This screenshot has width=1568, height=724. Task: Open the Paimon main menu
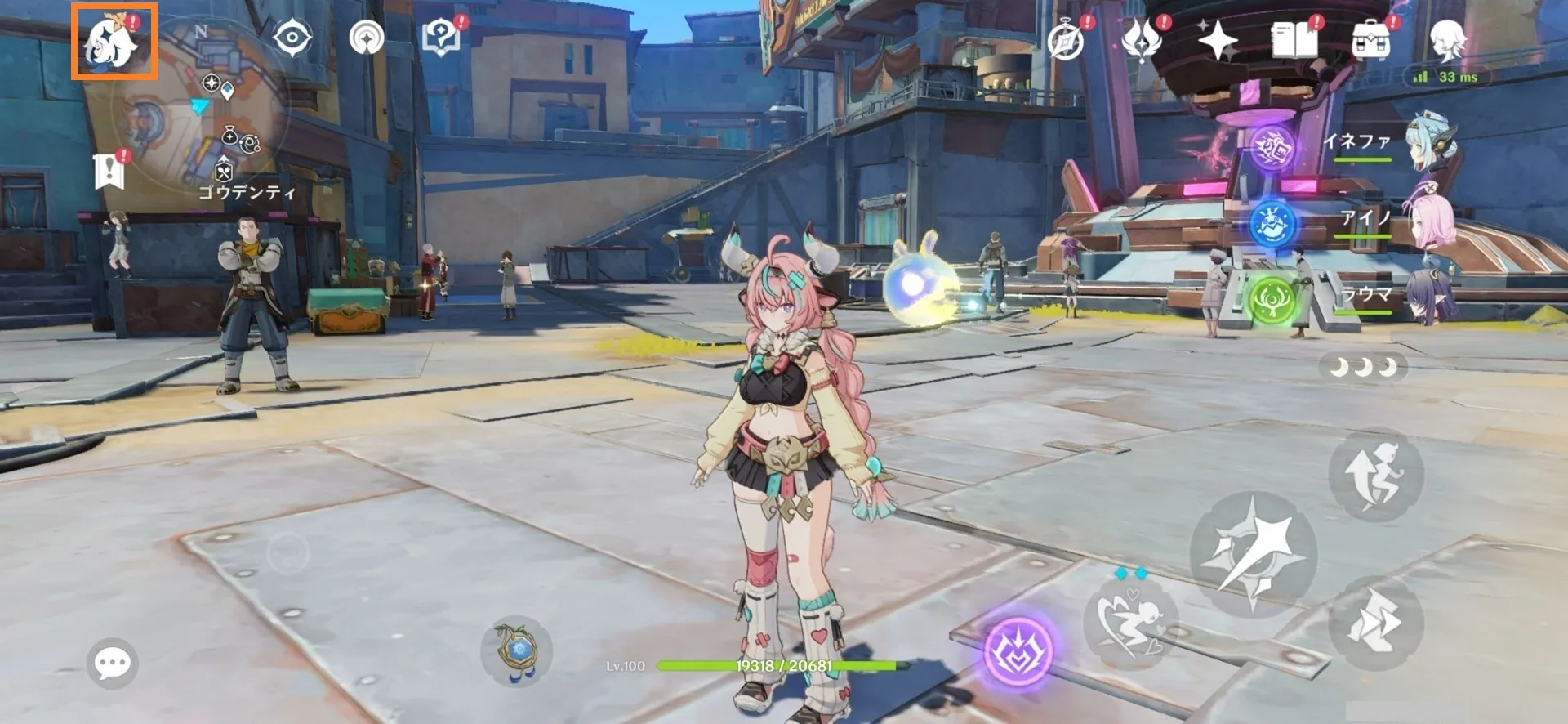coord(114,41)
